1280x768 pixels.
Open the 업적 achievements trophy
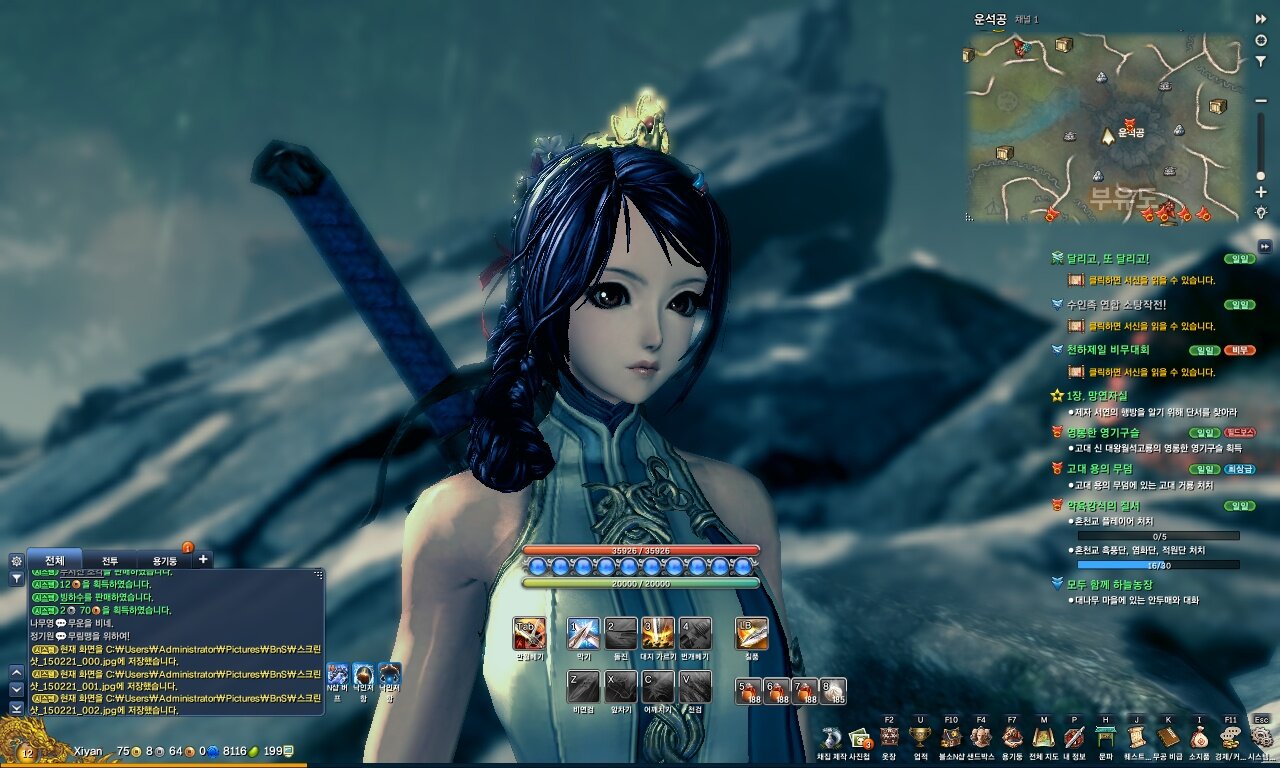click(920, 738)
